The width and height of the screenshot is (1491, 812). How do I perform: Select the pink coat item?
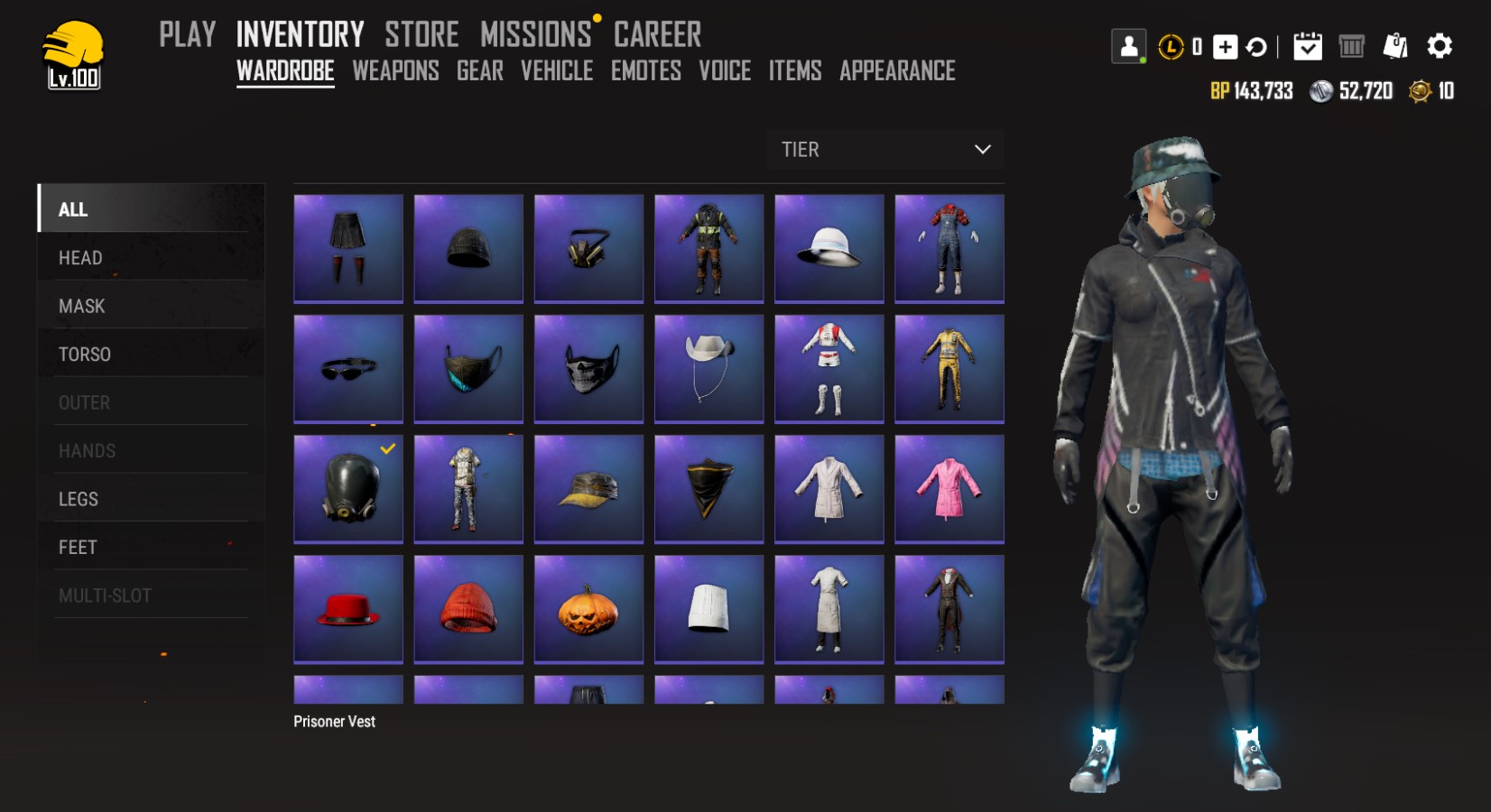tap(949, 488)
